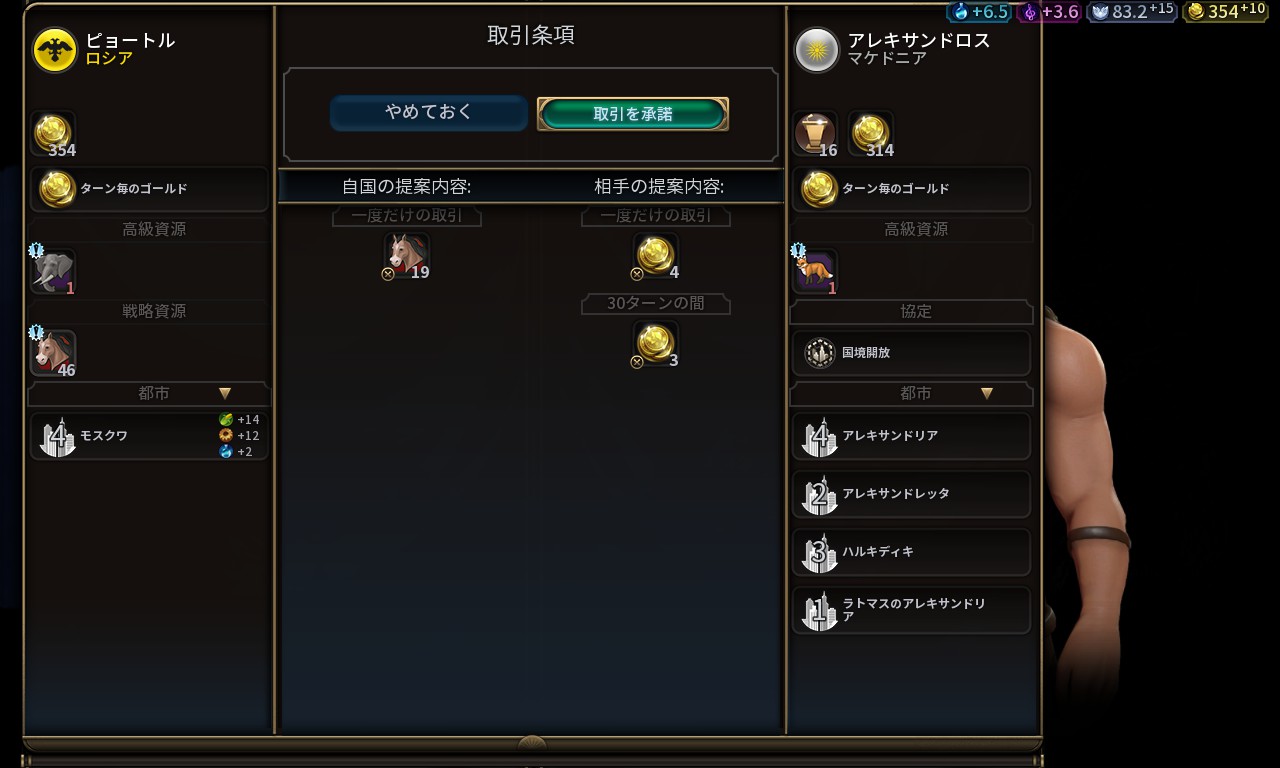Add Macedon's gold per turn row
1280x768 pixels.
tap(911, 189)
